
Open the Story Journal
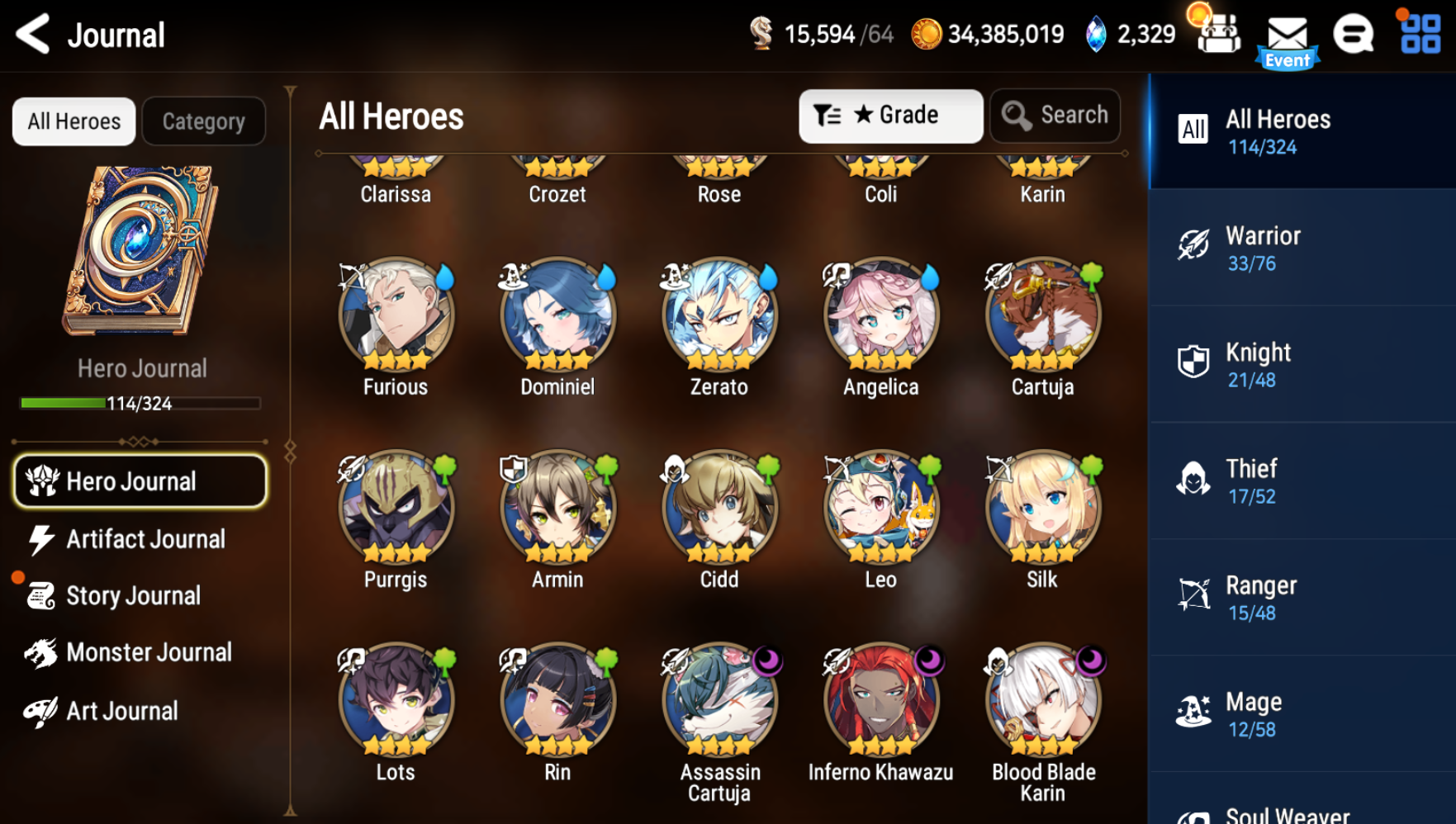[132, 595]
